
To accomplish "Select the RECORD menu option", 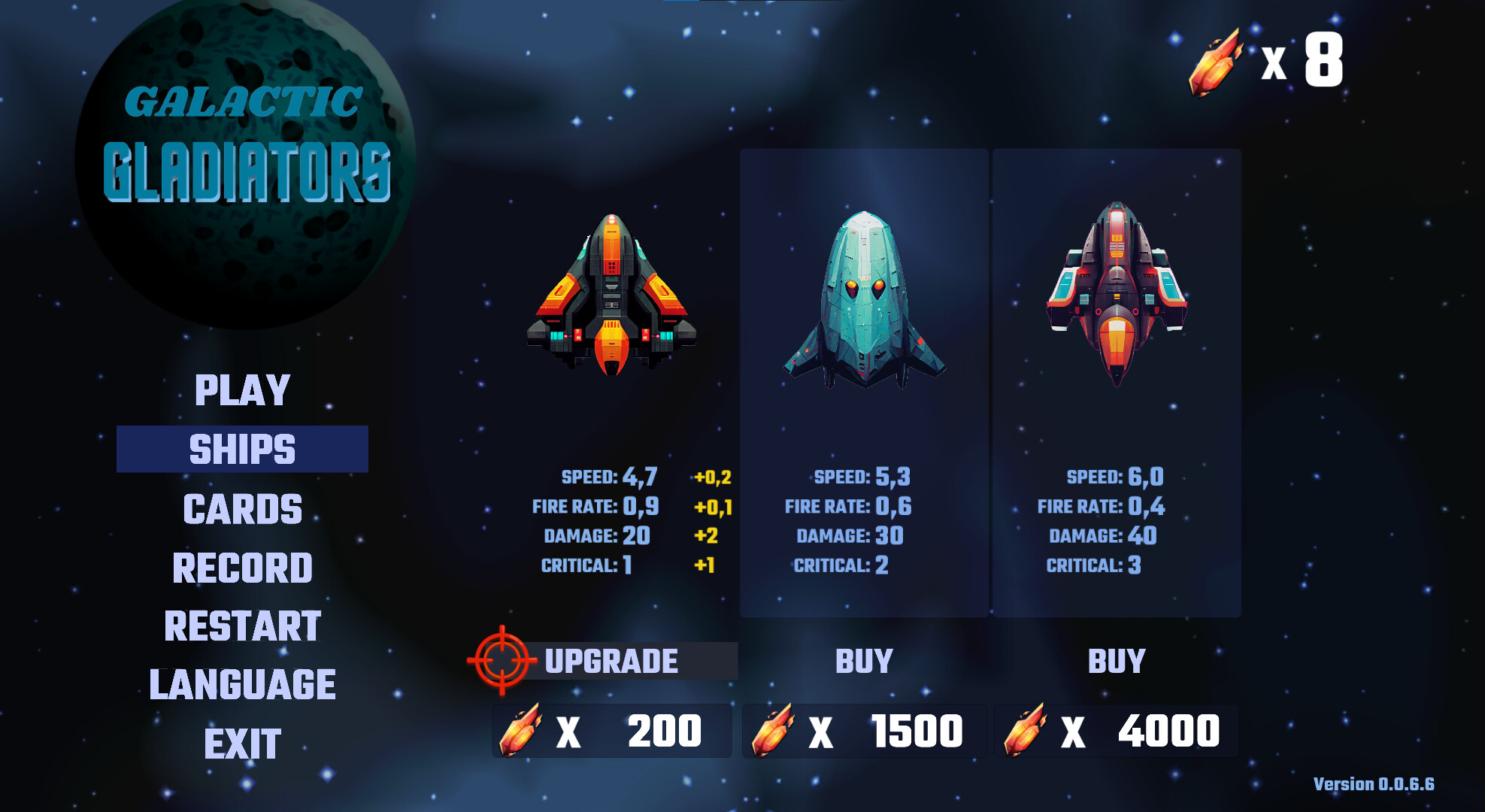I will click(x=242, y=565).
